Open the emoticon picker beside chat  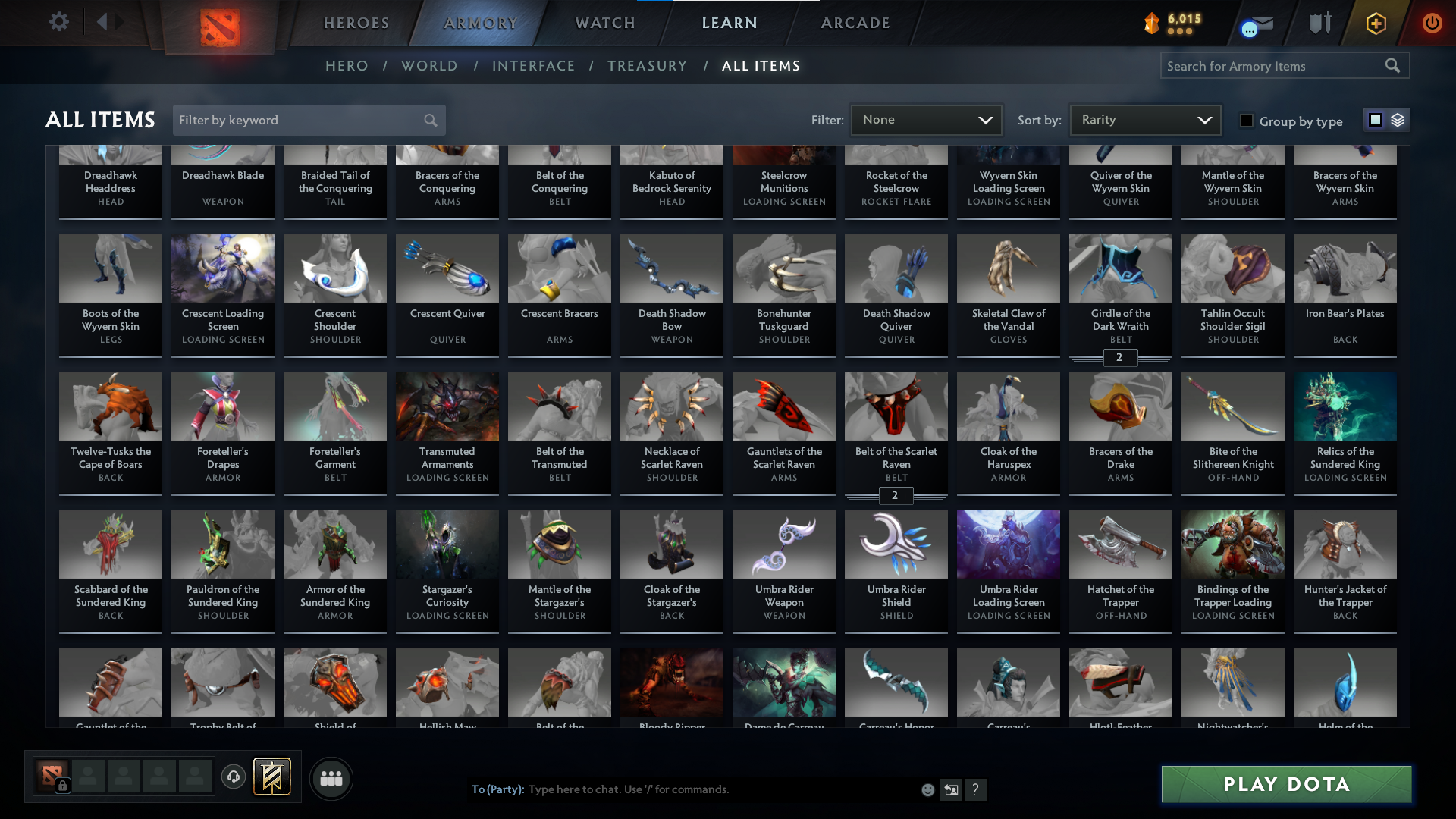point(927,789)
